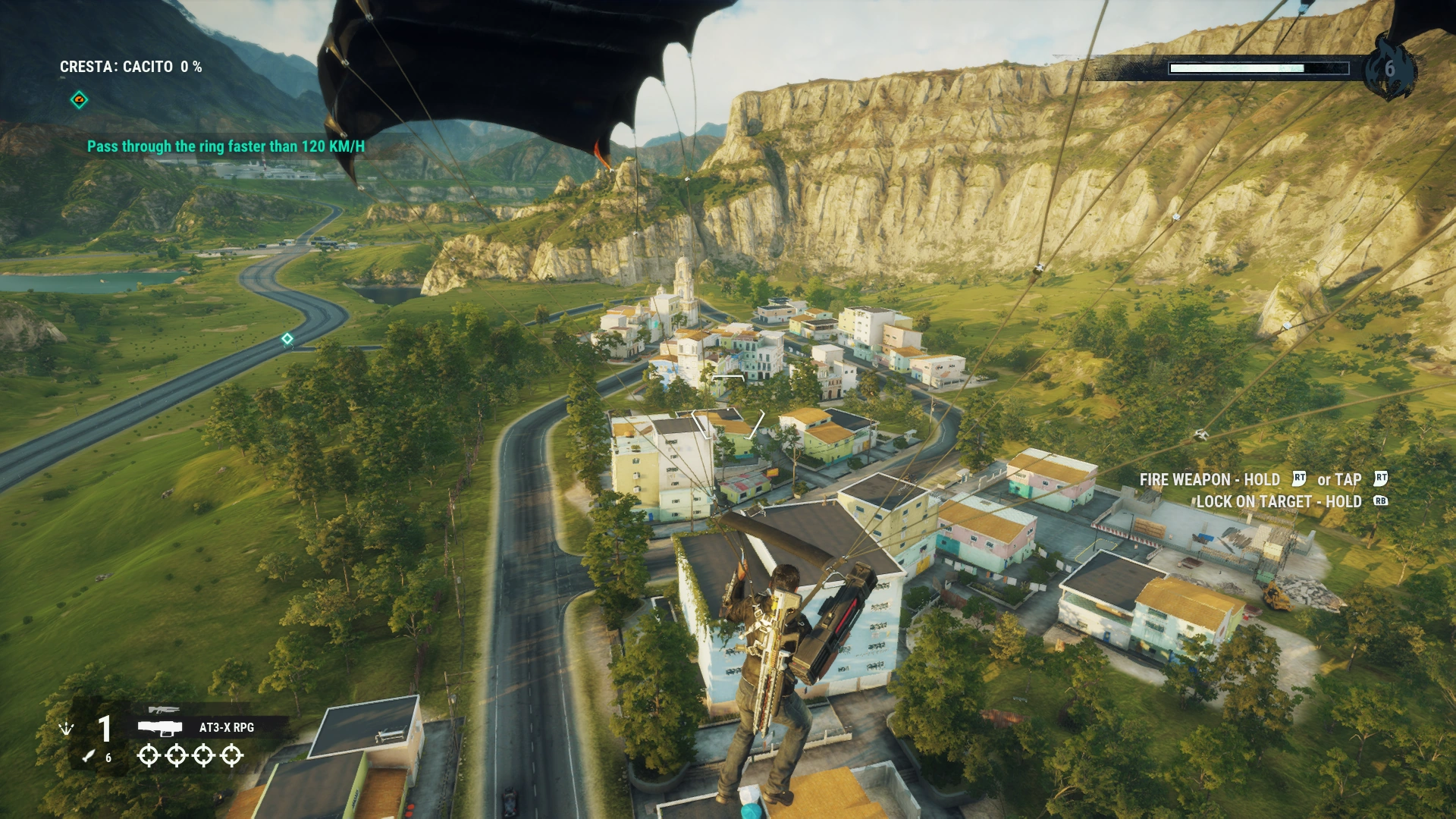
Task: Click the orange speedometer challenge icon
Action: pyautogui.click(x=79, y=100)
